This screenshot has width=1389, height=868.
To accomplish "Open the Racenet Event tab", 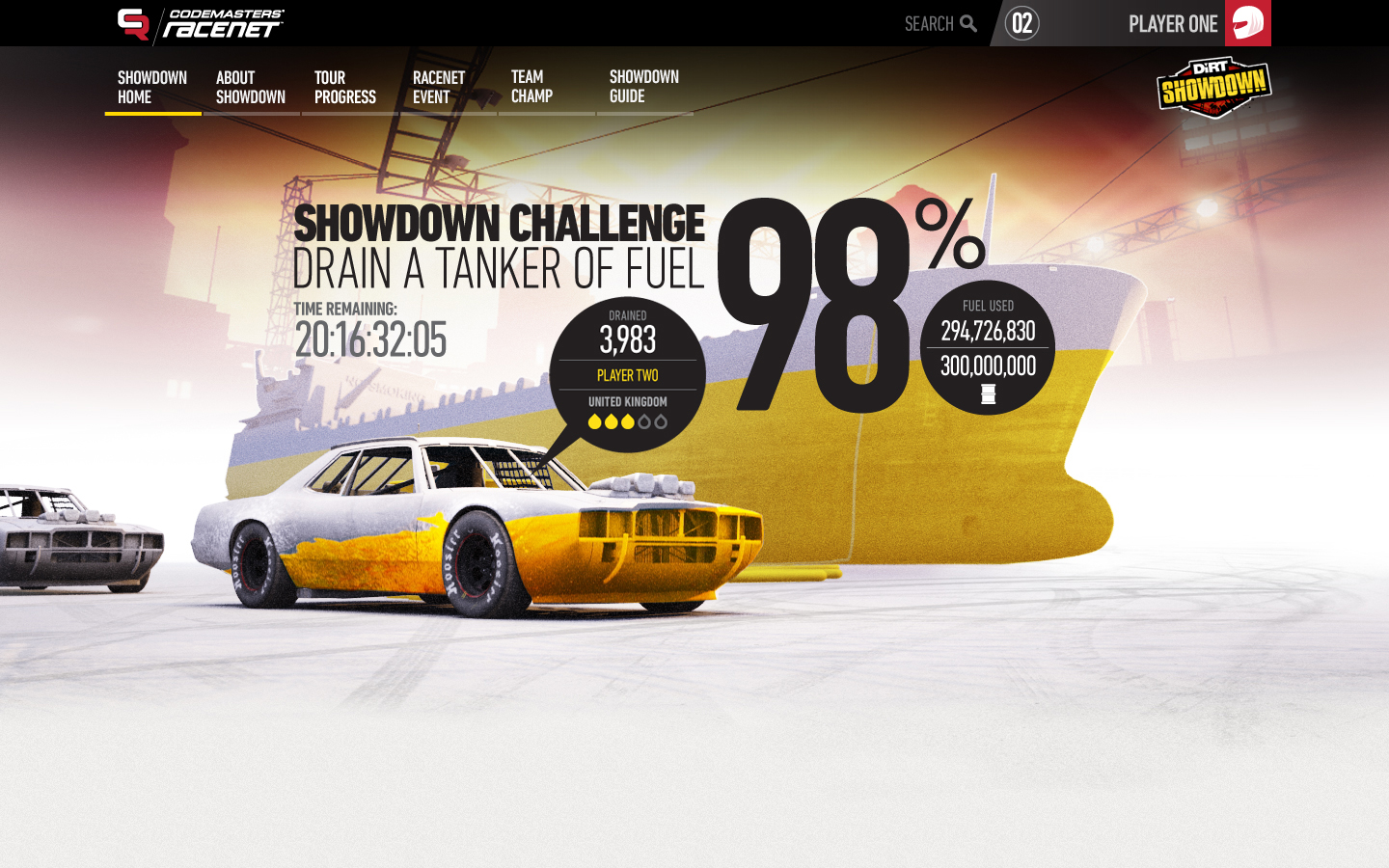I will [438, 86].
